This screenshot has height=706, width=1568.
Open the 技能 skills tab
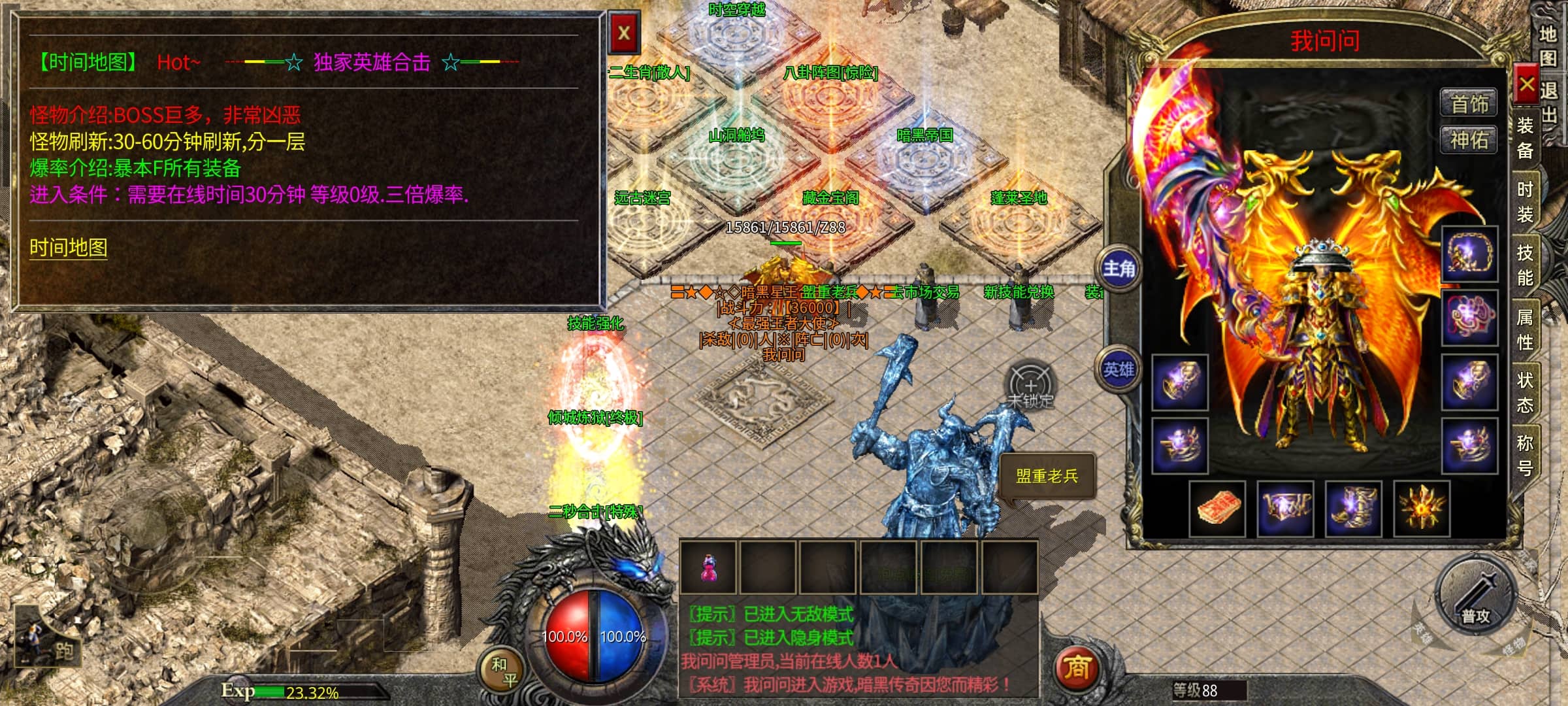(x=1525, y=265)
